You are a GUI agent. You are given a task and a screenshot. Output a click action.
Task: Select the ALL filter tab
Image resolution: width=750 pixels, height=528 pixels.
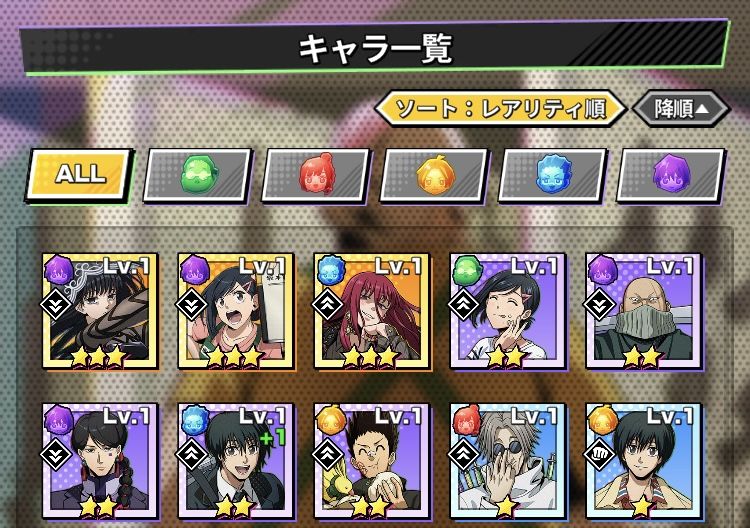pyautogui.click(x=80, y=174)
